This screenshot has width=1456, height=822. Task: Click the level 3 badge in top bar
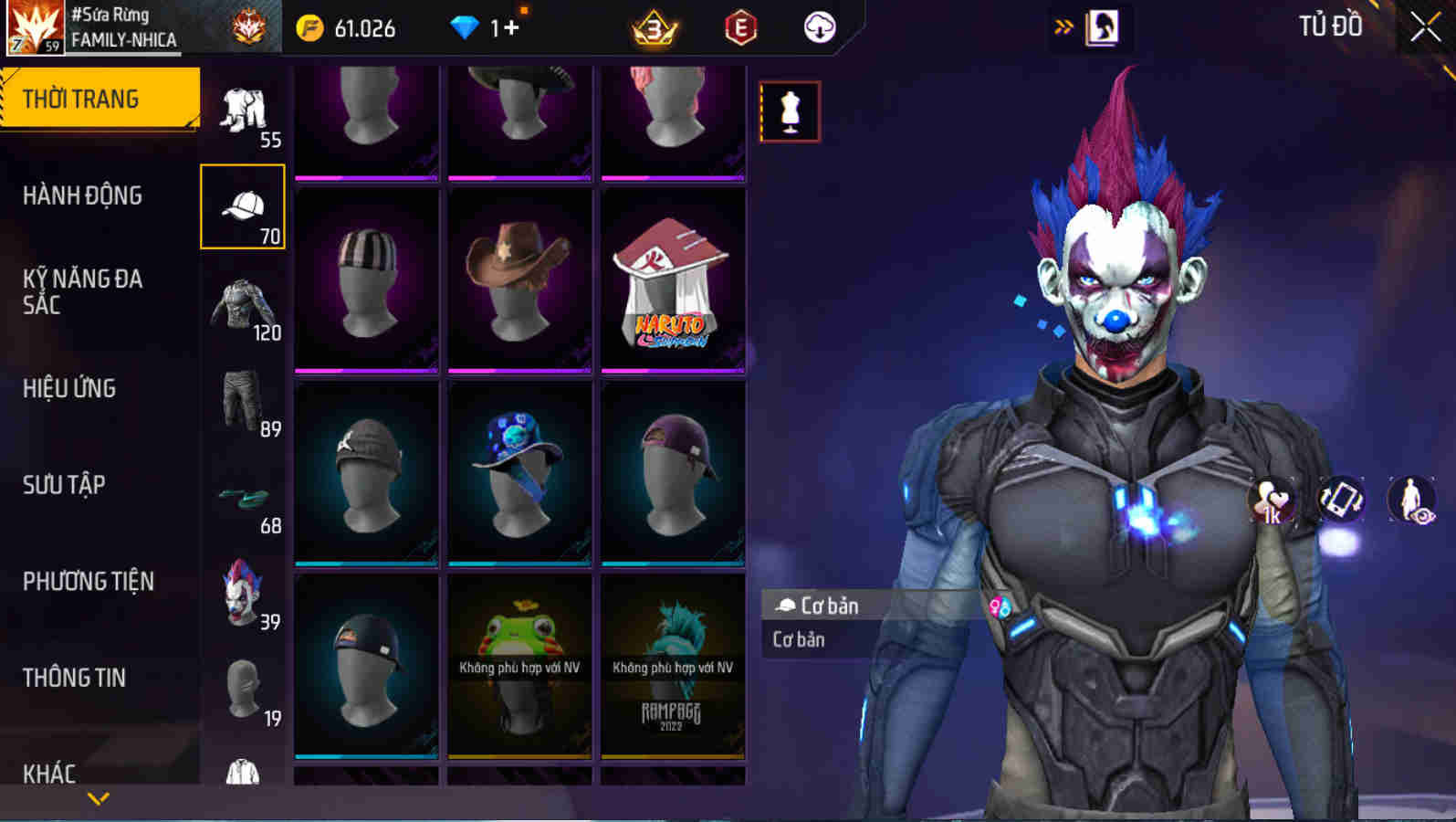click(x=652, y=27)
